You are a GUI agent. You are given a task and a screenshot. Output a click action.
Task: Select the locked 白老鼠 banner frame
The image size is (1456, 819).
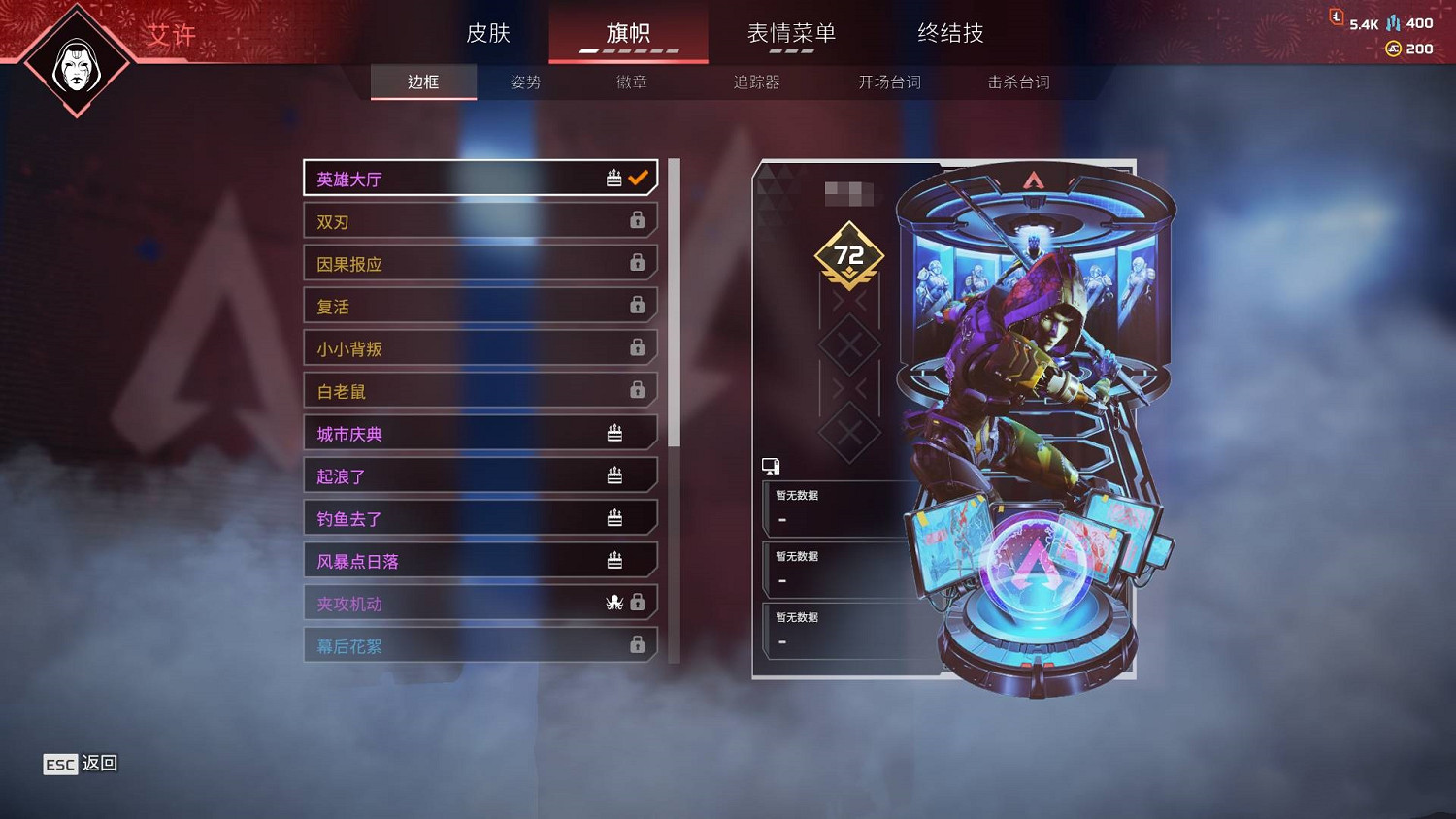tap(466, 390)
